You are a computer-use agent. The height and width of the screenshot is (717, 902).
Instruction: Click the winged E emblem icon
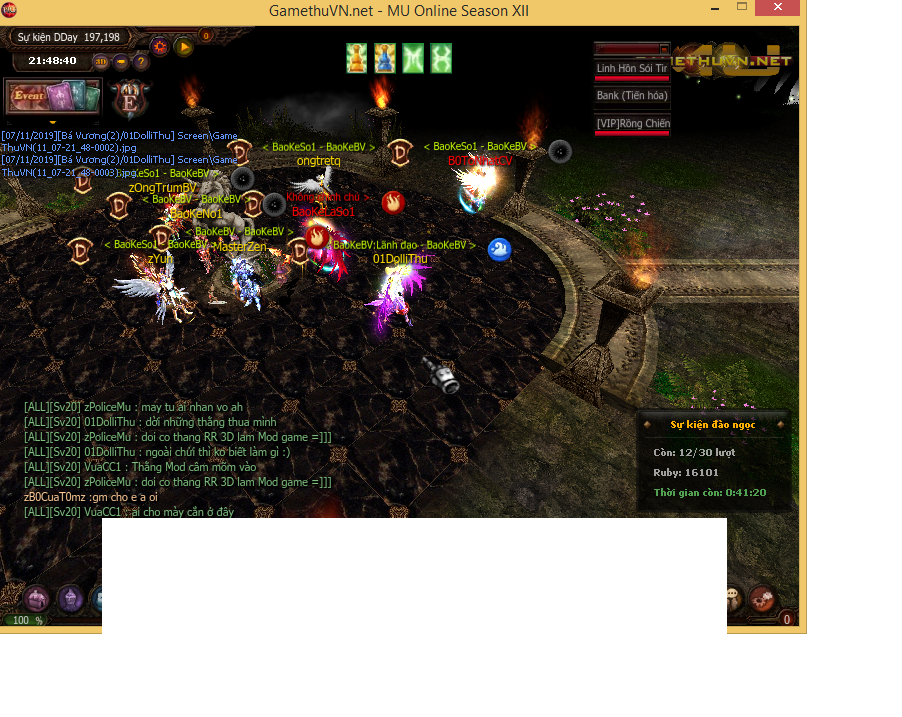pos(130,98)
